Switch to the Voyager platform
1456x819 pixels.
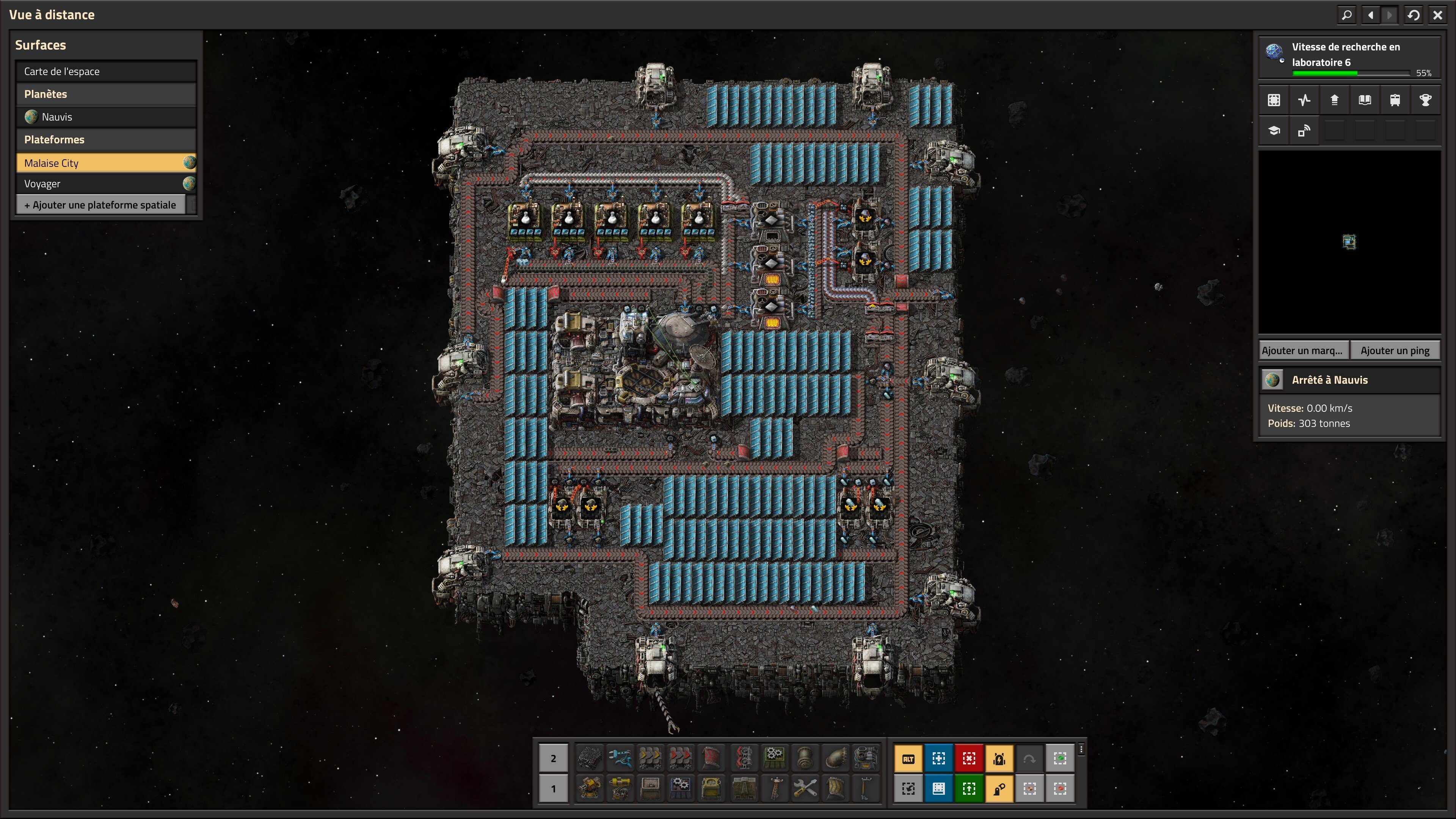coord(106,184)
